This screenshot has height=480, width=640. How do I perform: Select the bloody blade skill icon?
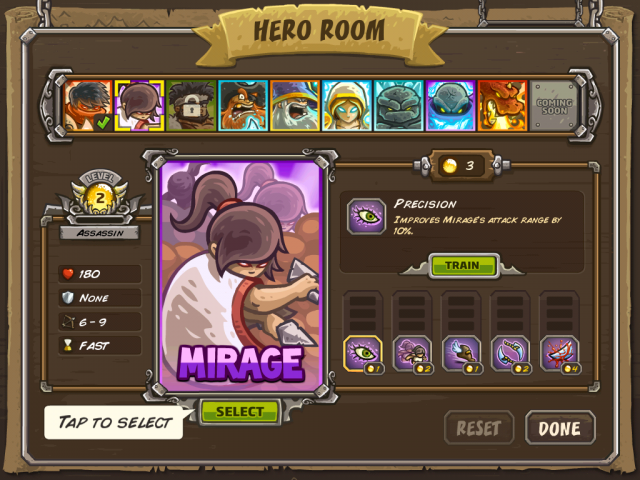pos(559,353)
